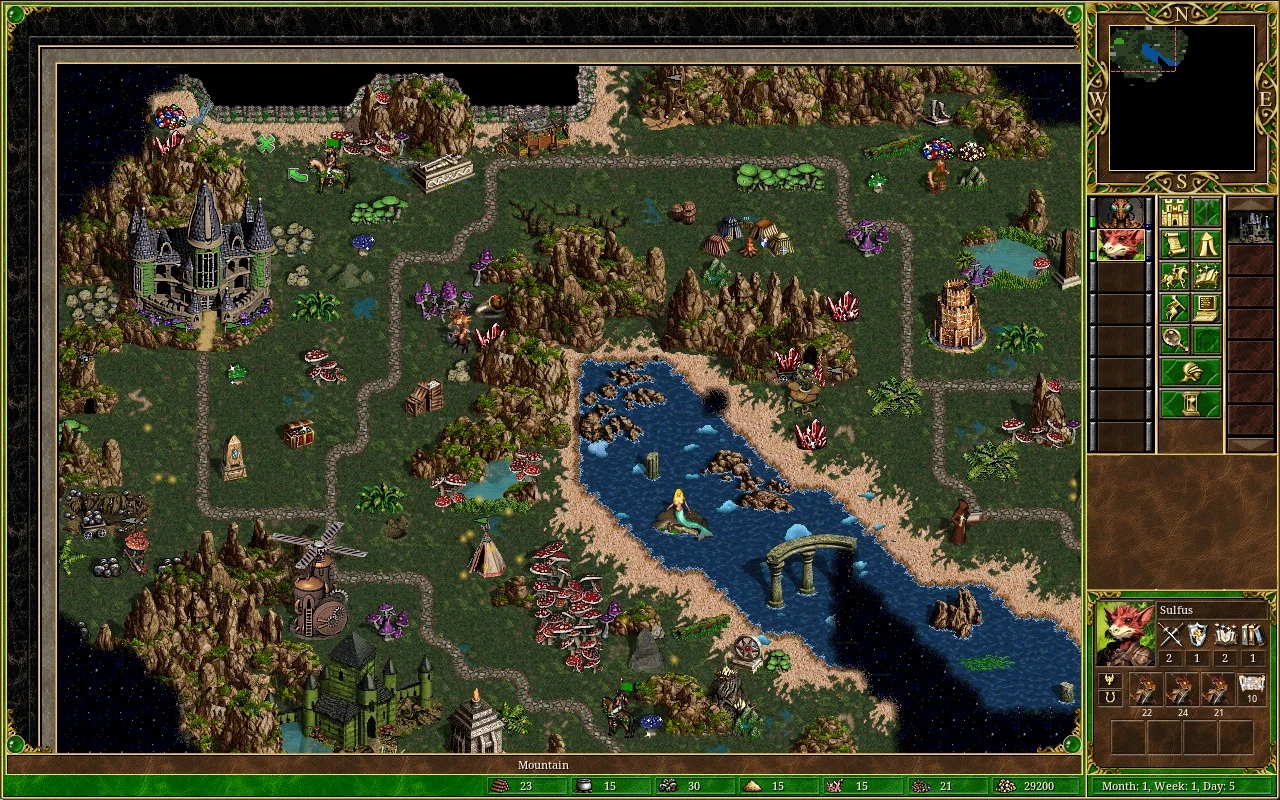The width and height of the screenshot is (1280, 800).
Task: Open the Kingdom Overview screen
Action: pyautogui.click(x=1174, y=212)
